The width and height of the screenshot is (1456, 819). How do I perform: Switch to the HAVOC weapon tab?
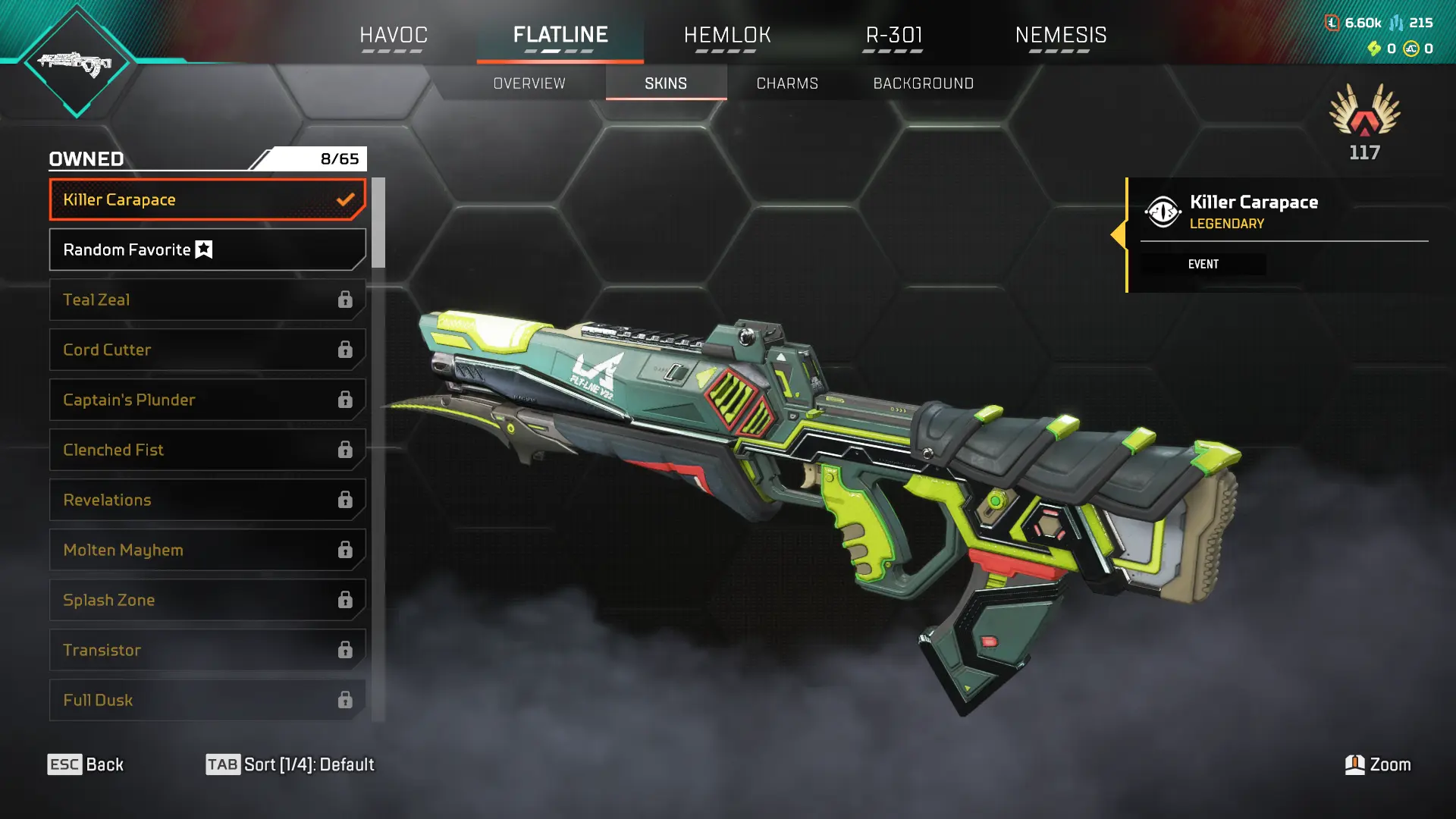click(393, 35)
